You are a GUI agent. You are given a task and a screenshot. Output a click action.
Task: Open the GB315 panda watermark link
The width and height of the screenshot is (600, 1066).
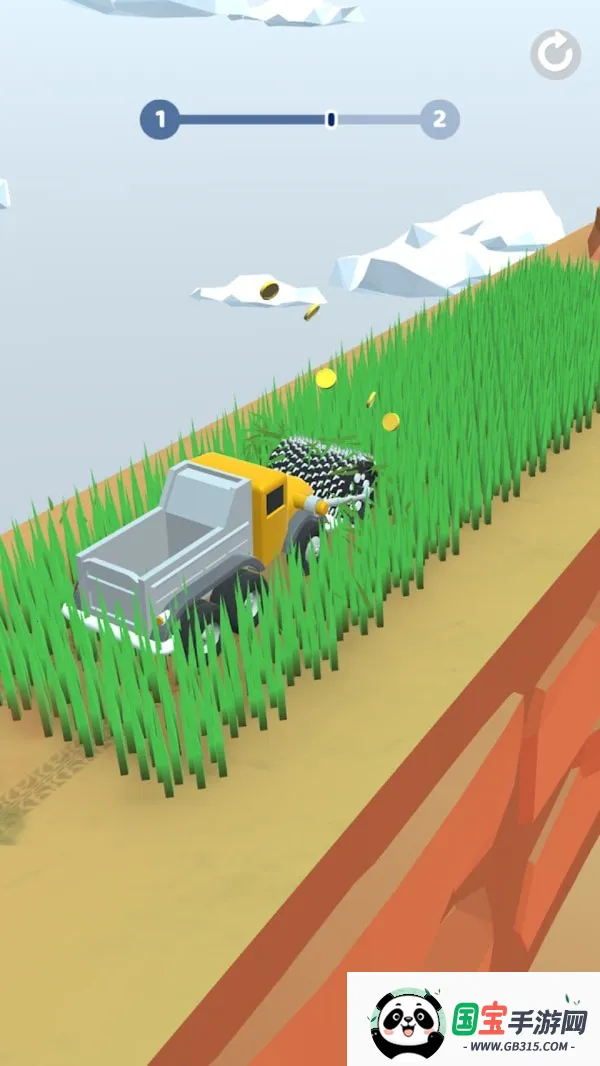474,1018
